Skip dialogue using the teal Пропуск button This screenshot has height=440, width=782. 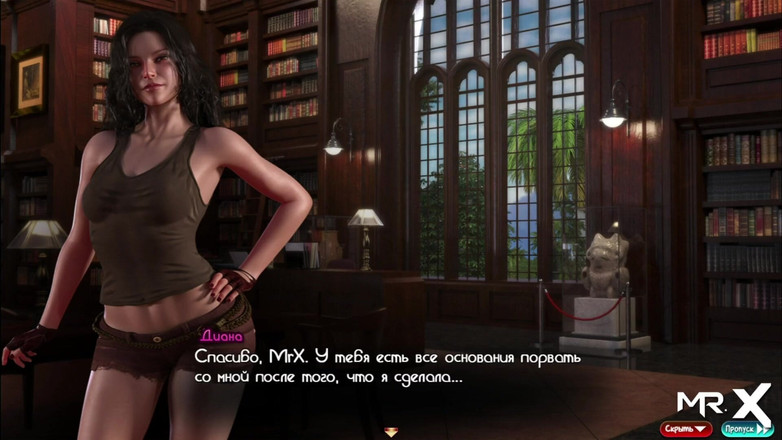click(x=746, y=429)
